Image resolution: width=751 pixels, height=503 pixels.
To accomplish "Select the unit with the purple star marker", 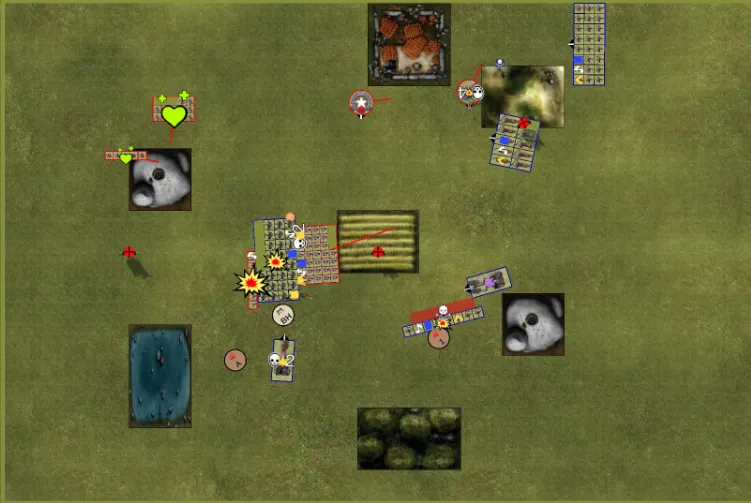I will [x=489, y=283].
